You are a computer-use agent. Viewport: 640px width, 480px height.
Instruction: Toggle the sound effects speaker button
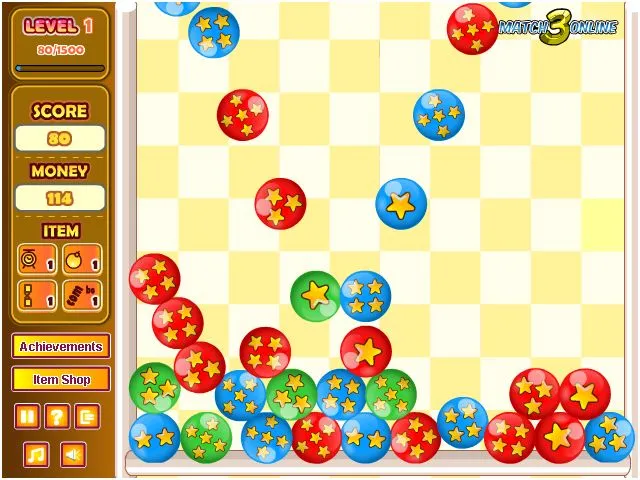(72, 455)
